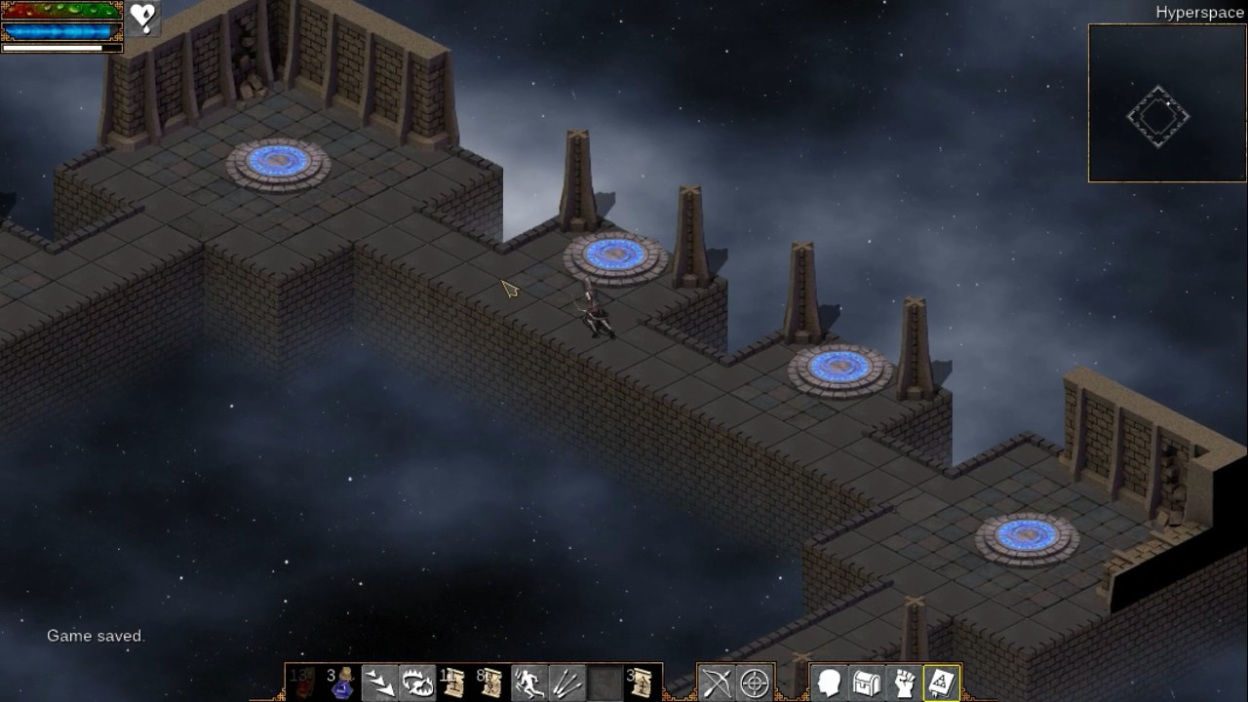Open the highlighted journal book icon

click(x=941, y=683)
